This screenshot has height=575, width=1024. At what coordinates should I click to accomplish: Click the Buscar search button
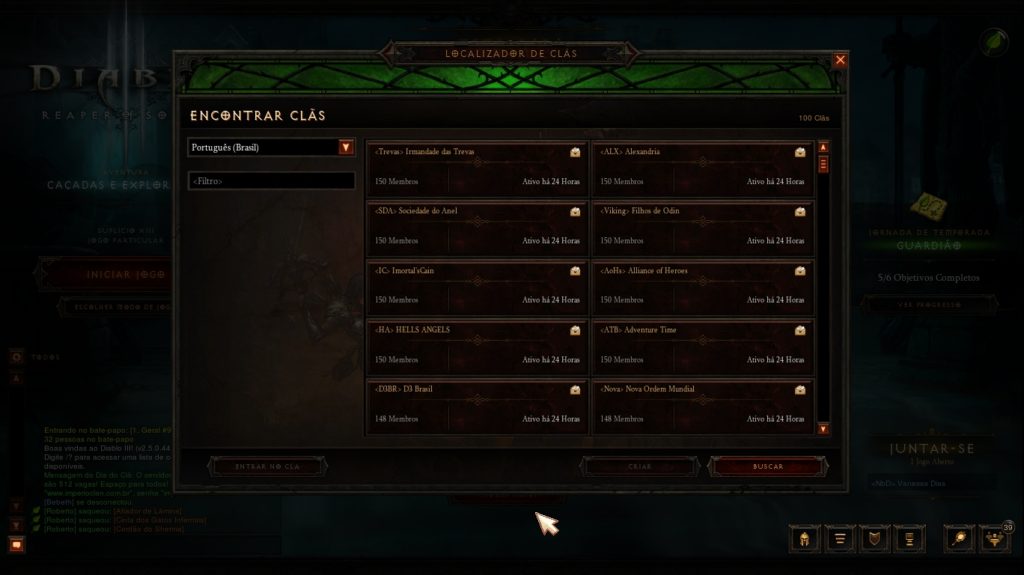tap(768, 466)
